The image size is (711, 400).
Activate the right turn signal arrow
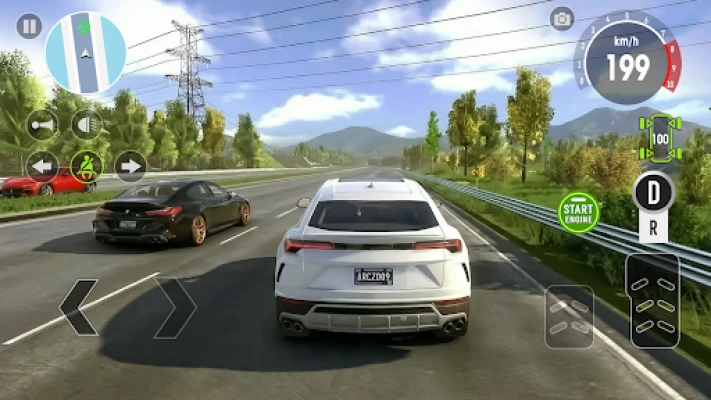coord(130,165)
